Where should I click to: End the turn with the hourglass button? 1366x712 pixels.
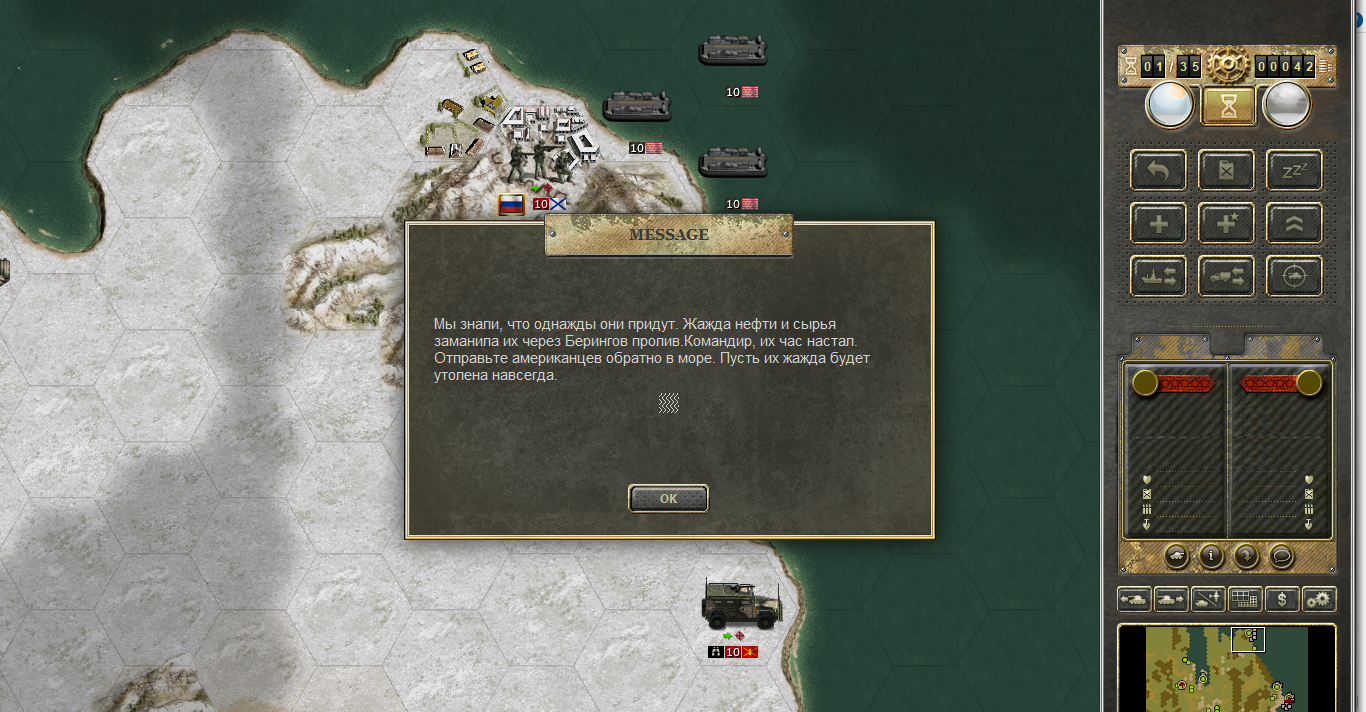tap(1228, 105)
